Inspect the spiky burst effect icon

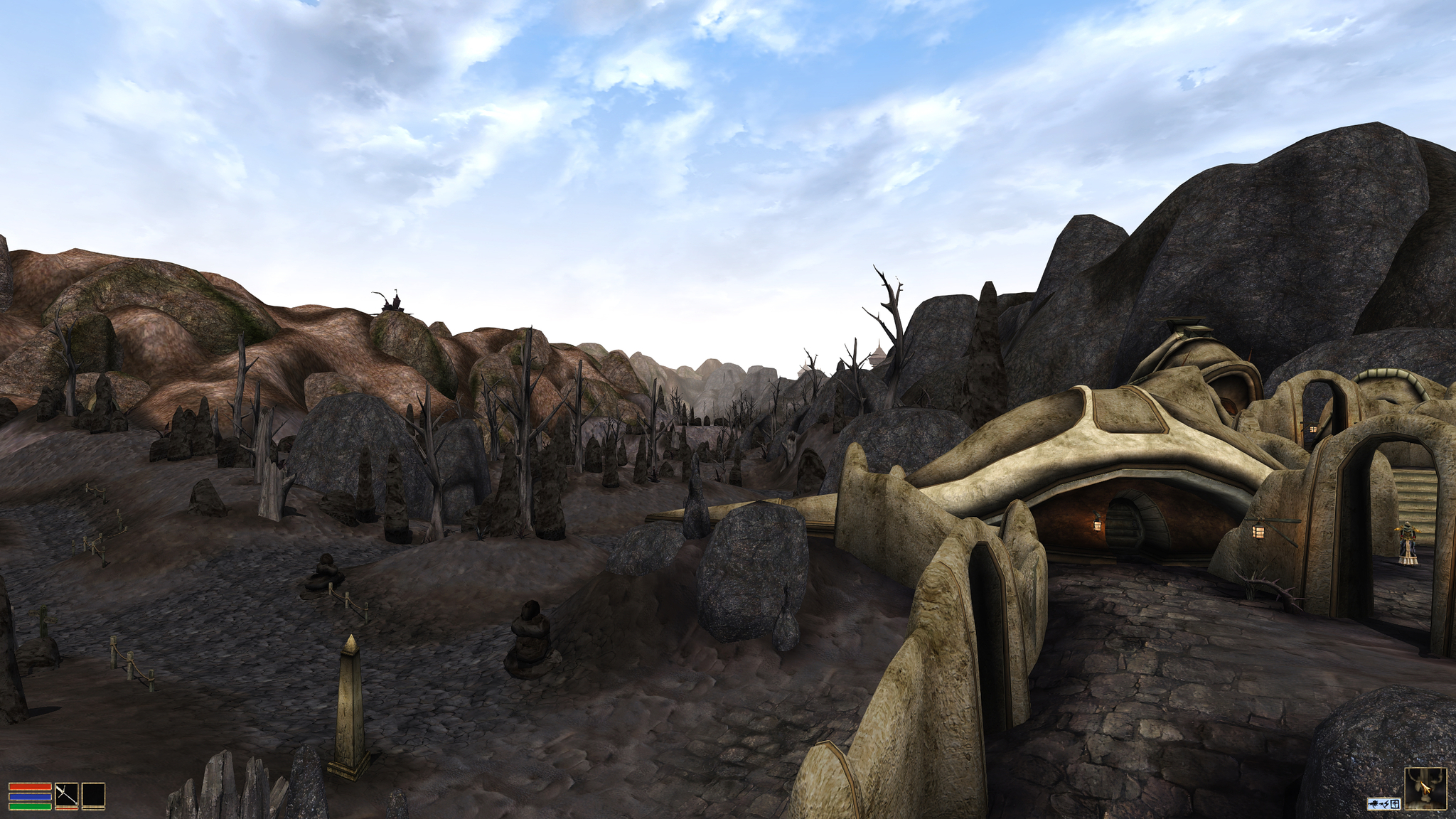[1374, 803]
